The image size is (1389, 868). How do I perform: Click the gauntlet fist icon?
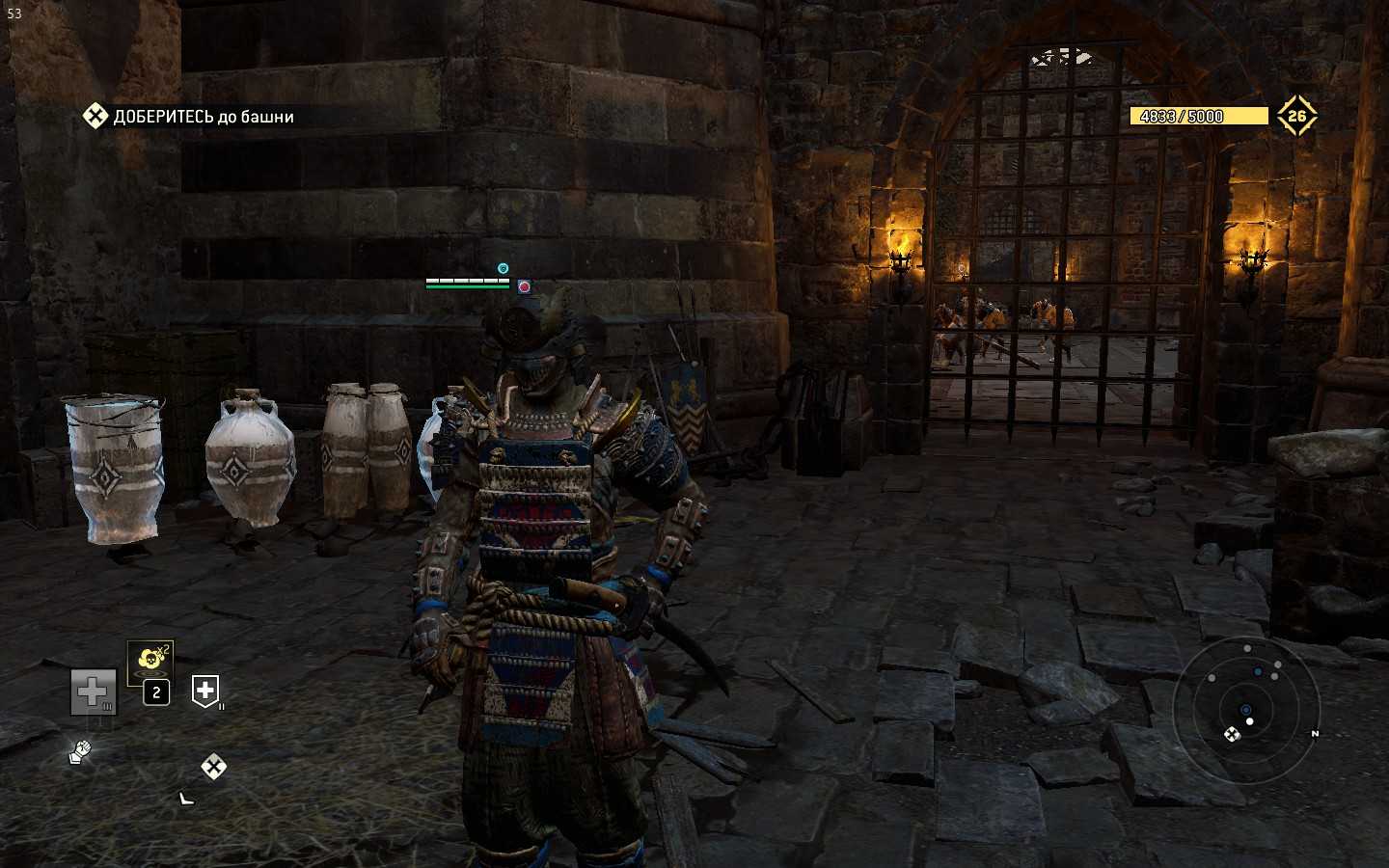(80, 752)
